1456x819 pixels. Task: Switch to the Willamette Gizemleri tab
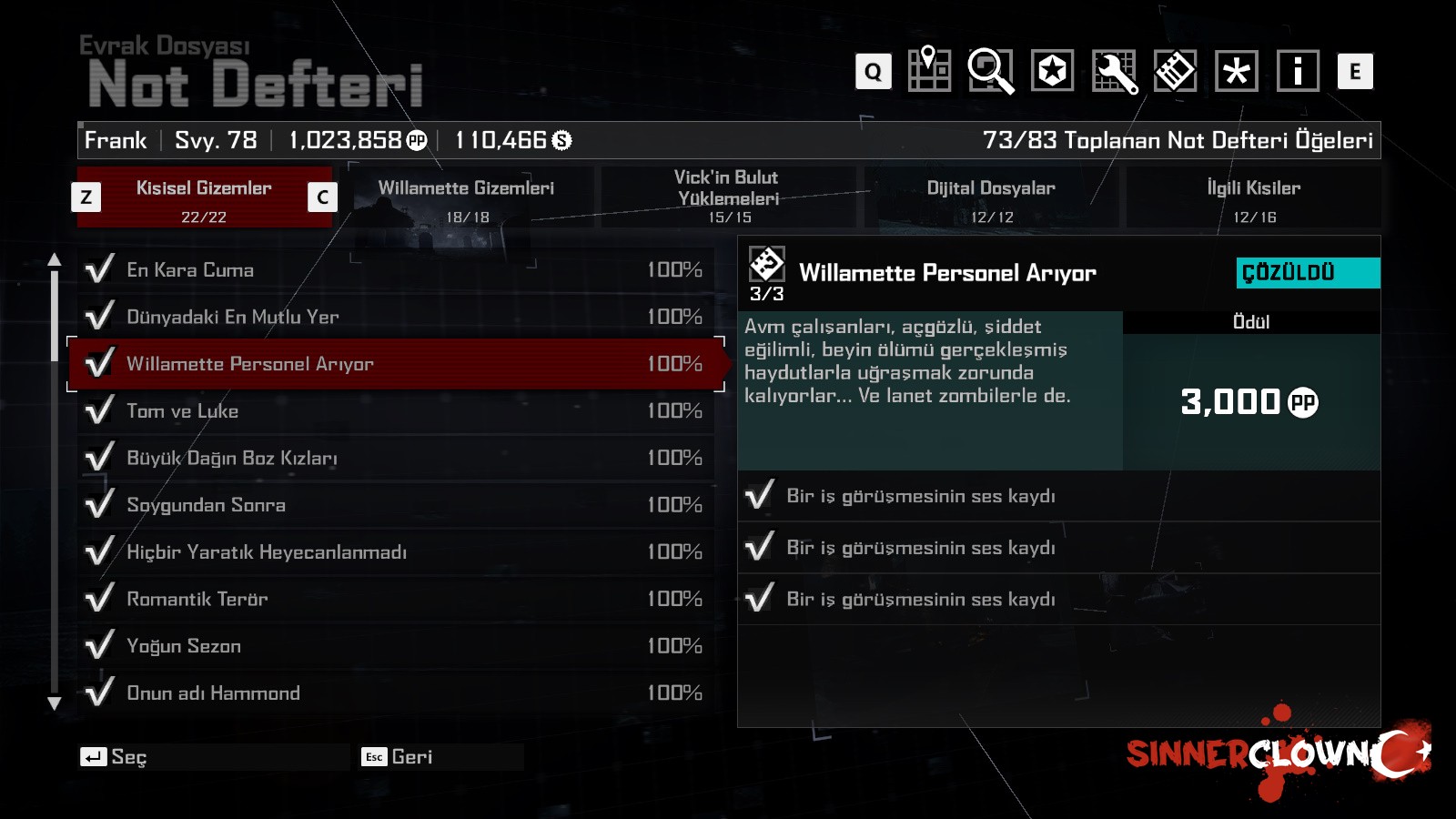tap(466, 197)
